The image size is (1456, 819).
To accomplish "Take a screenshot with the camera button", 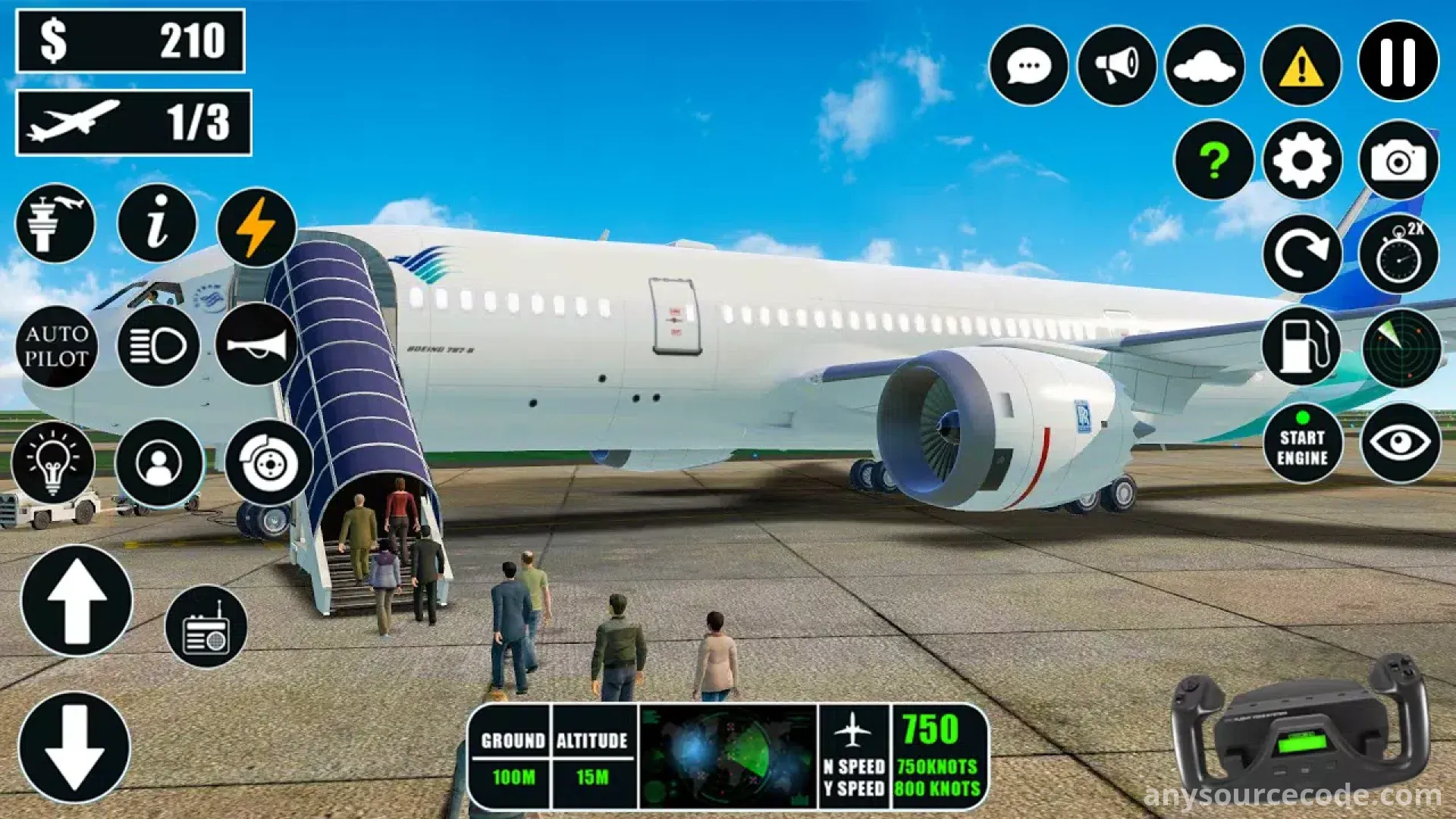I will coord(1398,160).
